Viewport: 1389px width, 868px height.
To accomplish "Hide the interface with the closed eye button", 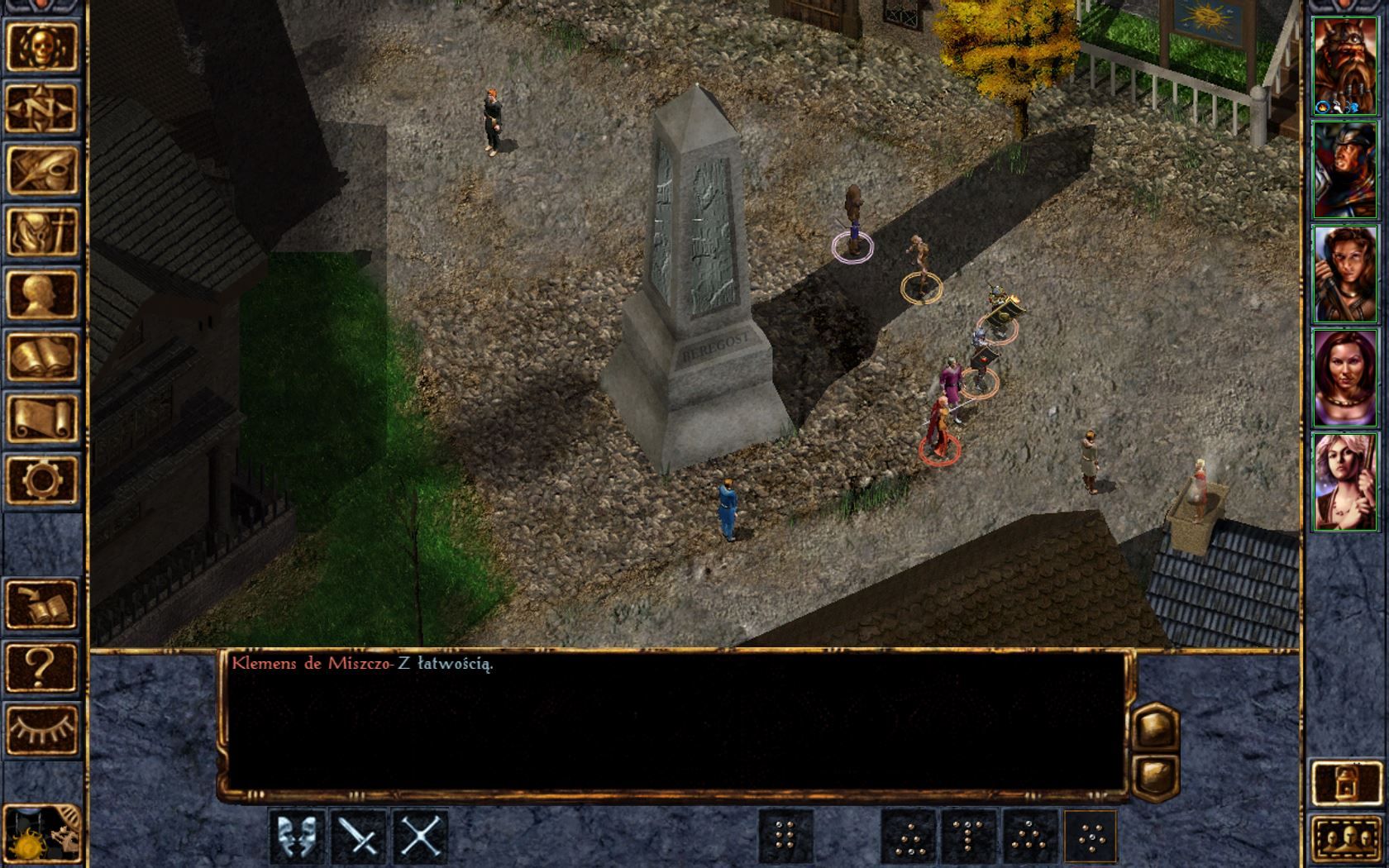I will (42, 727).
